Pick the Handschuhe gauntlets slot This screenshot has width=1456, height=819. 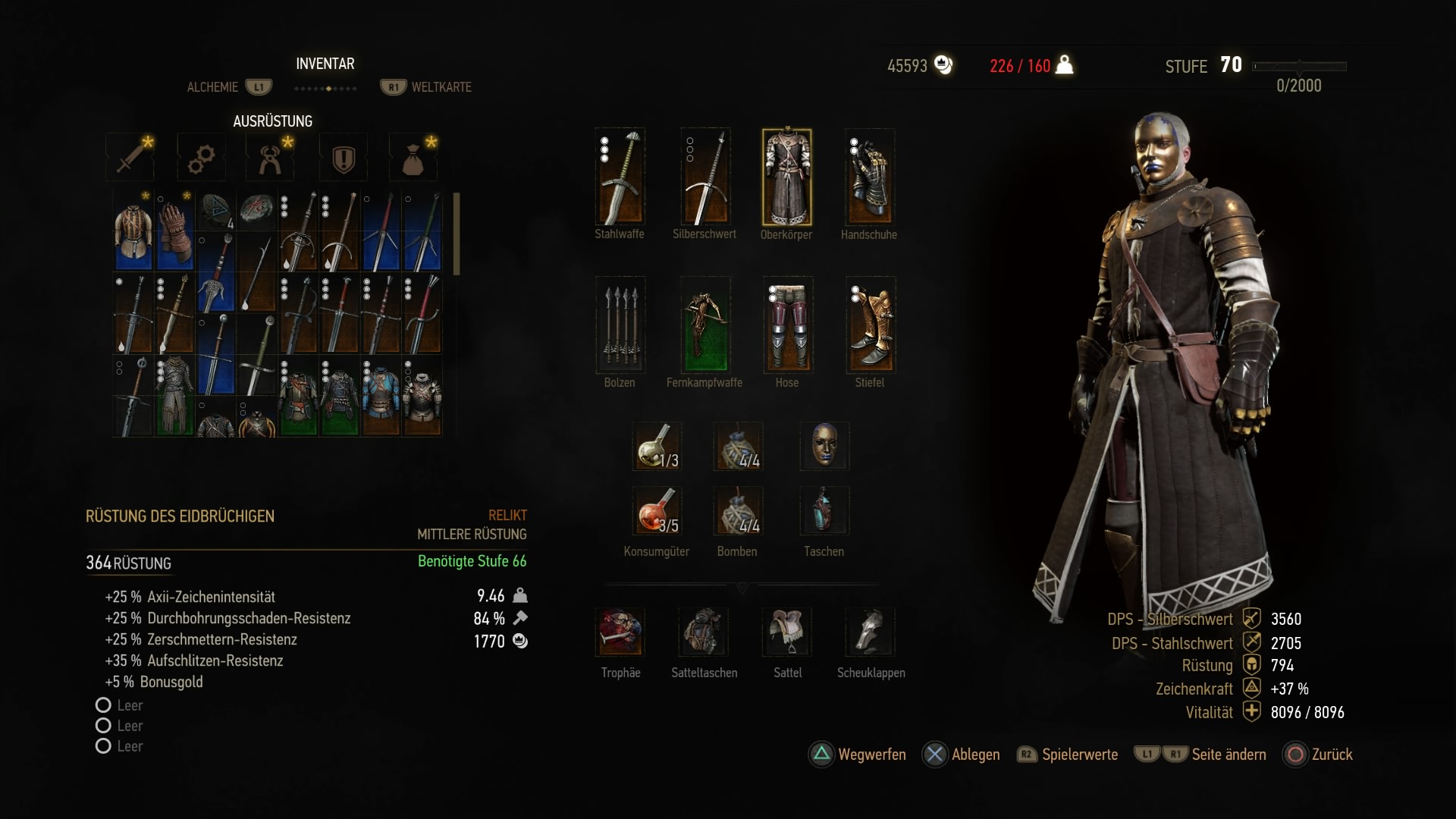pos(870,177)
